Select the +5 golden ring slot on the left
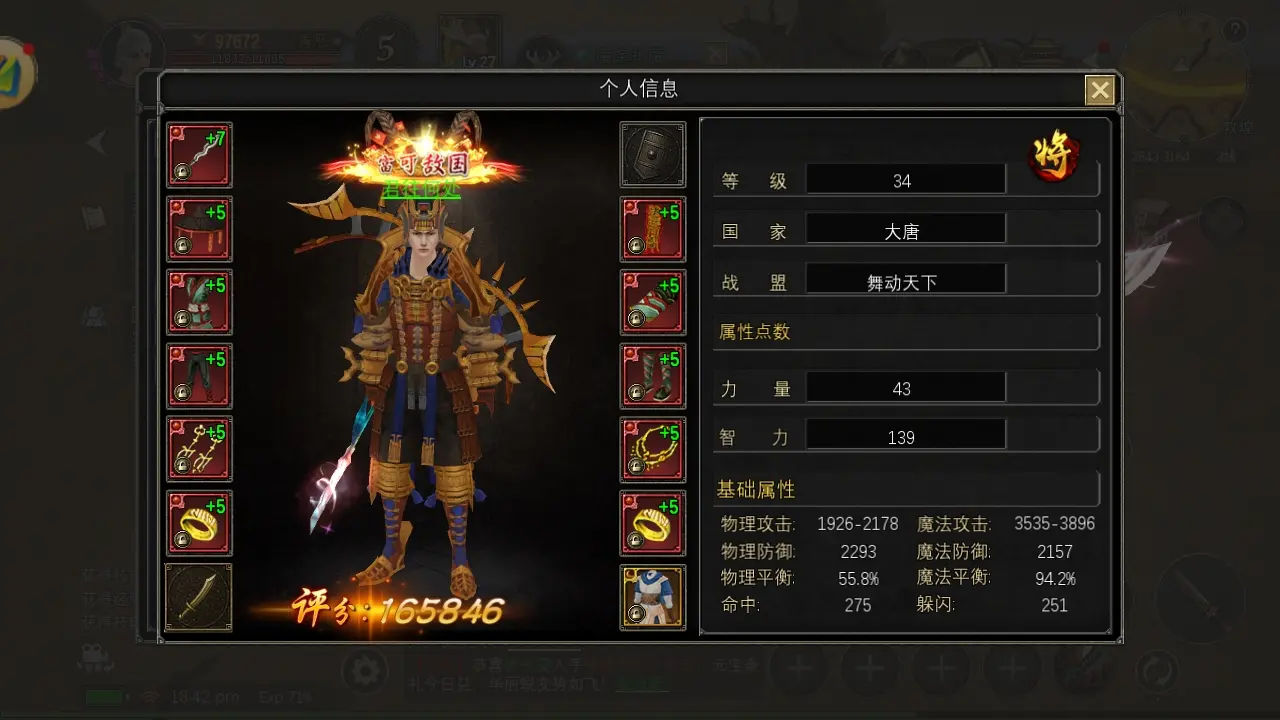Image resolution: width=1280 pixels, height=720 pixels. 199,523
